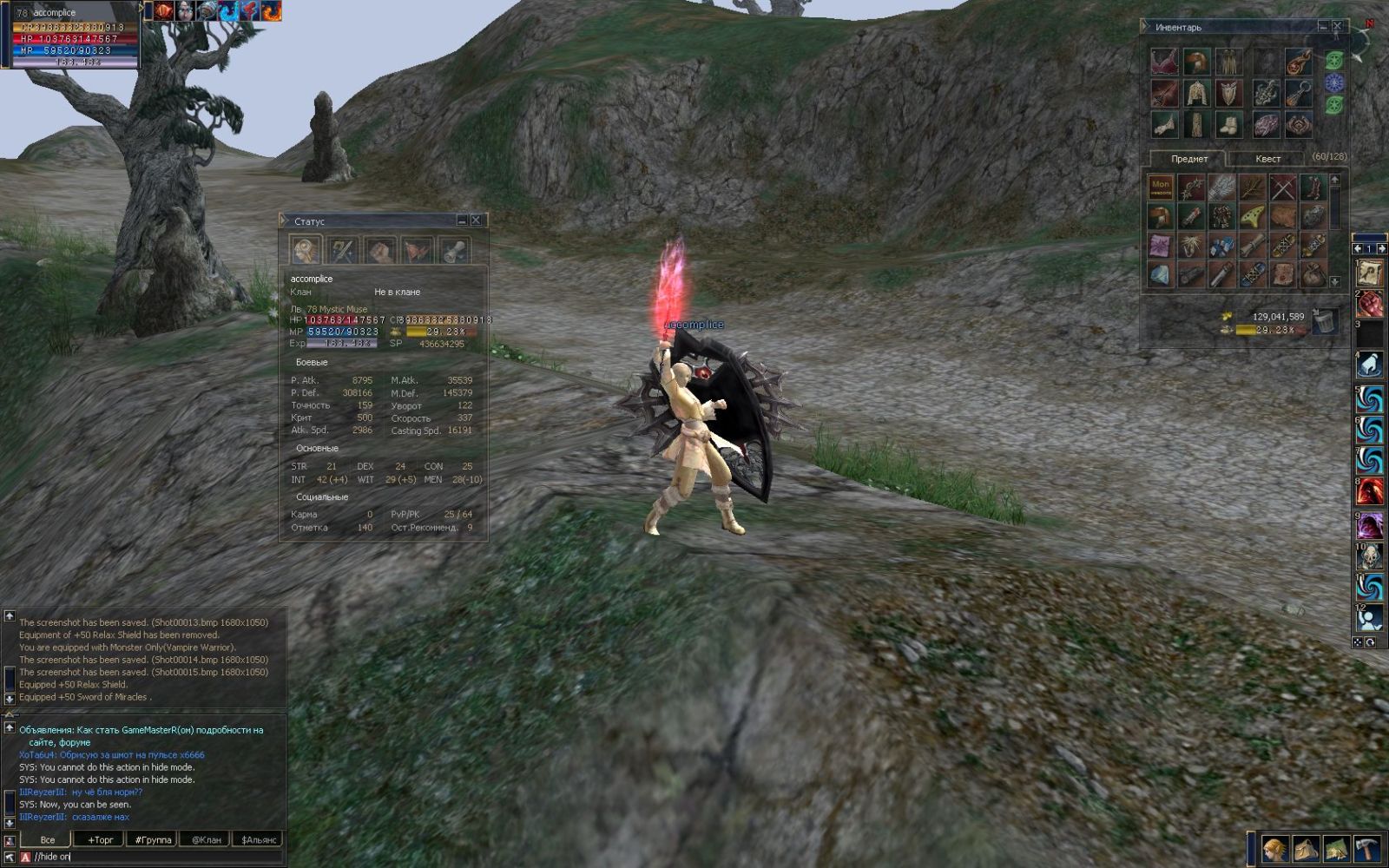
Task: Use the skull face skill in hotbar
Action: point(1370,556)
